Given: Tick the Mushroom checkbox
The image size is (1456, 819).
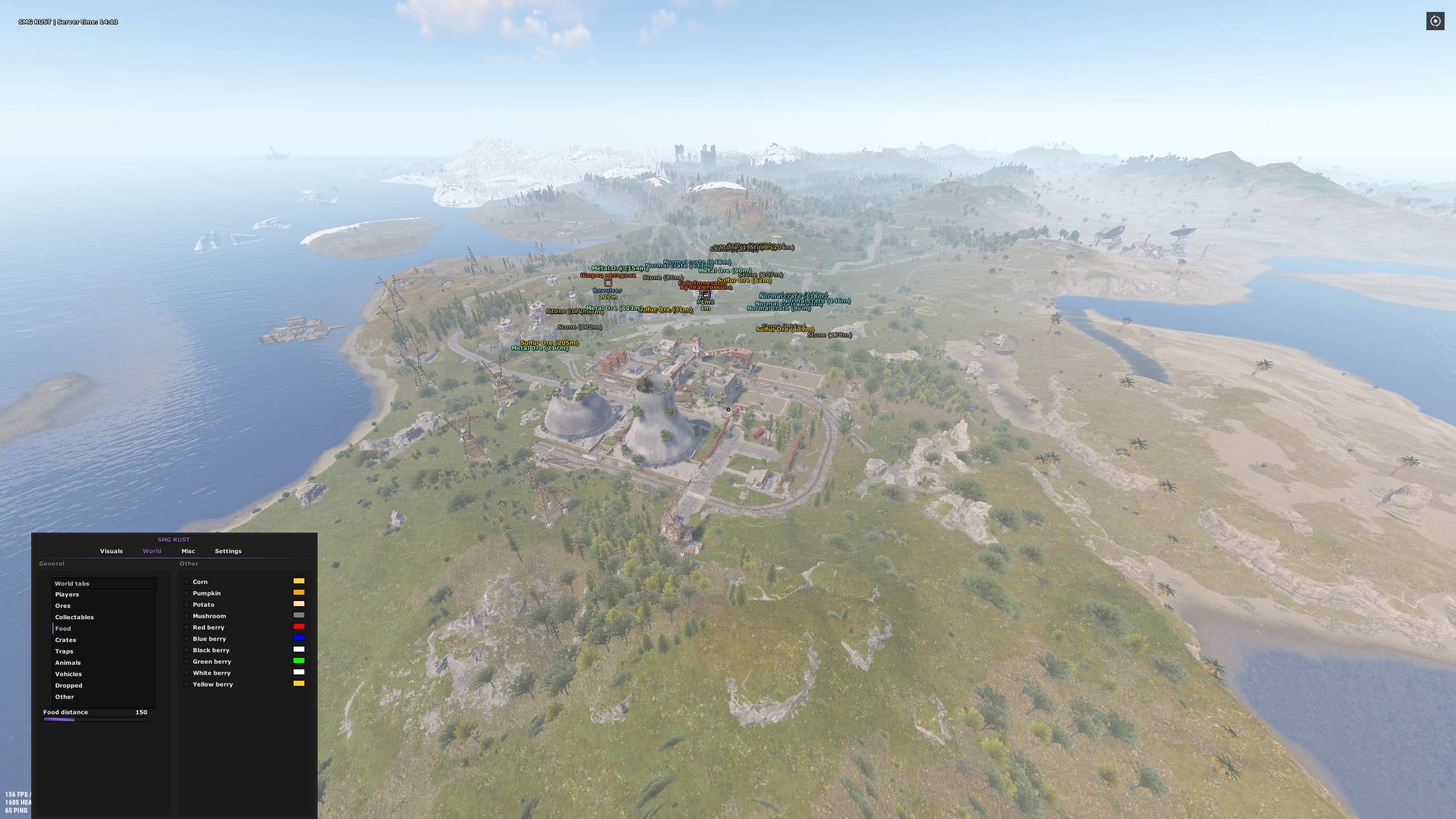Looking at the screenshot, I should click(x=187, y=616).
